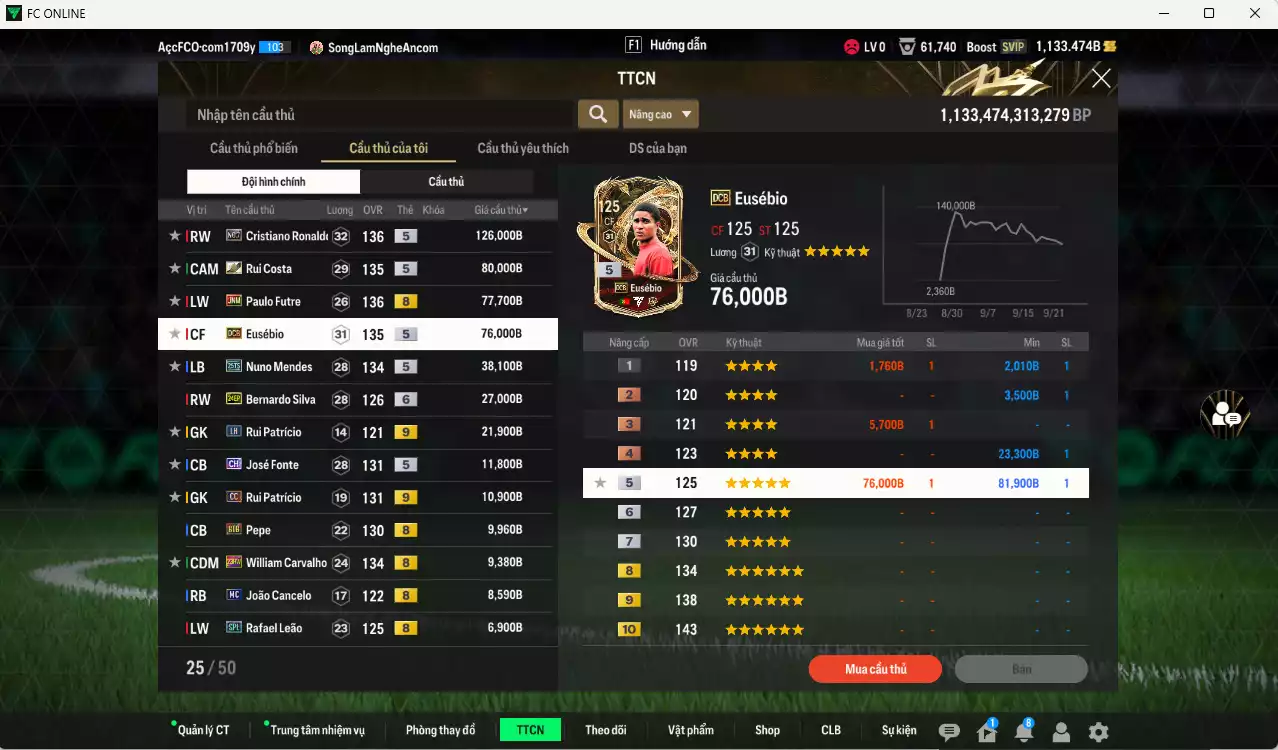
Task: Switch to Cầu thủ yêu thích tab
Action: pyautogui.click(x=523, y=148)
